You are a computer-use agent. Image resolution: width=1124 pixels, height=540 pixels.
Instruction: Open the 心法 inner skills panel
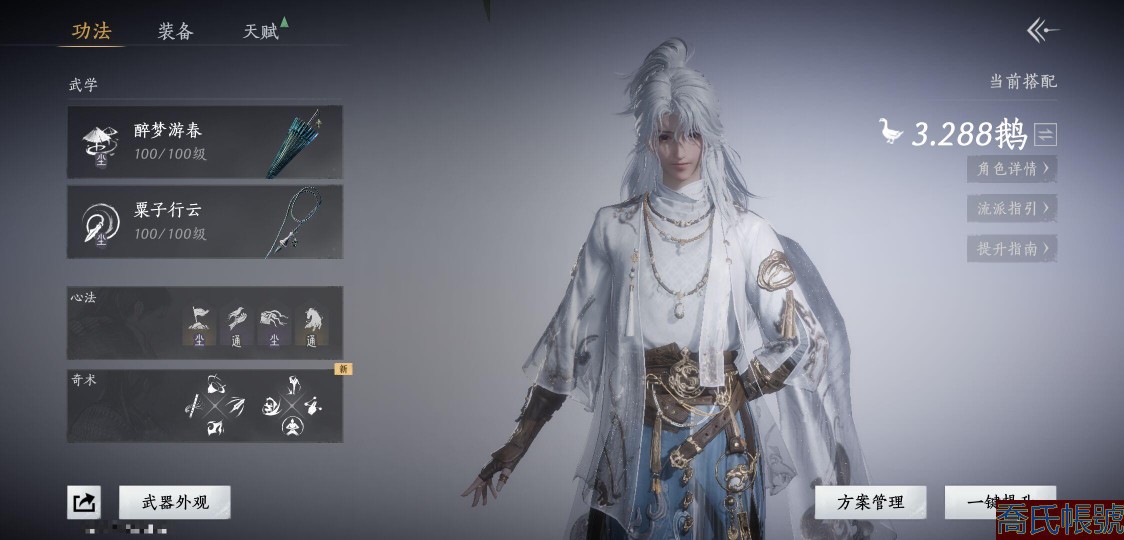205,322
